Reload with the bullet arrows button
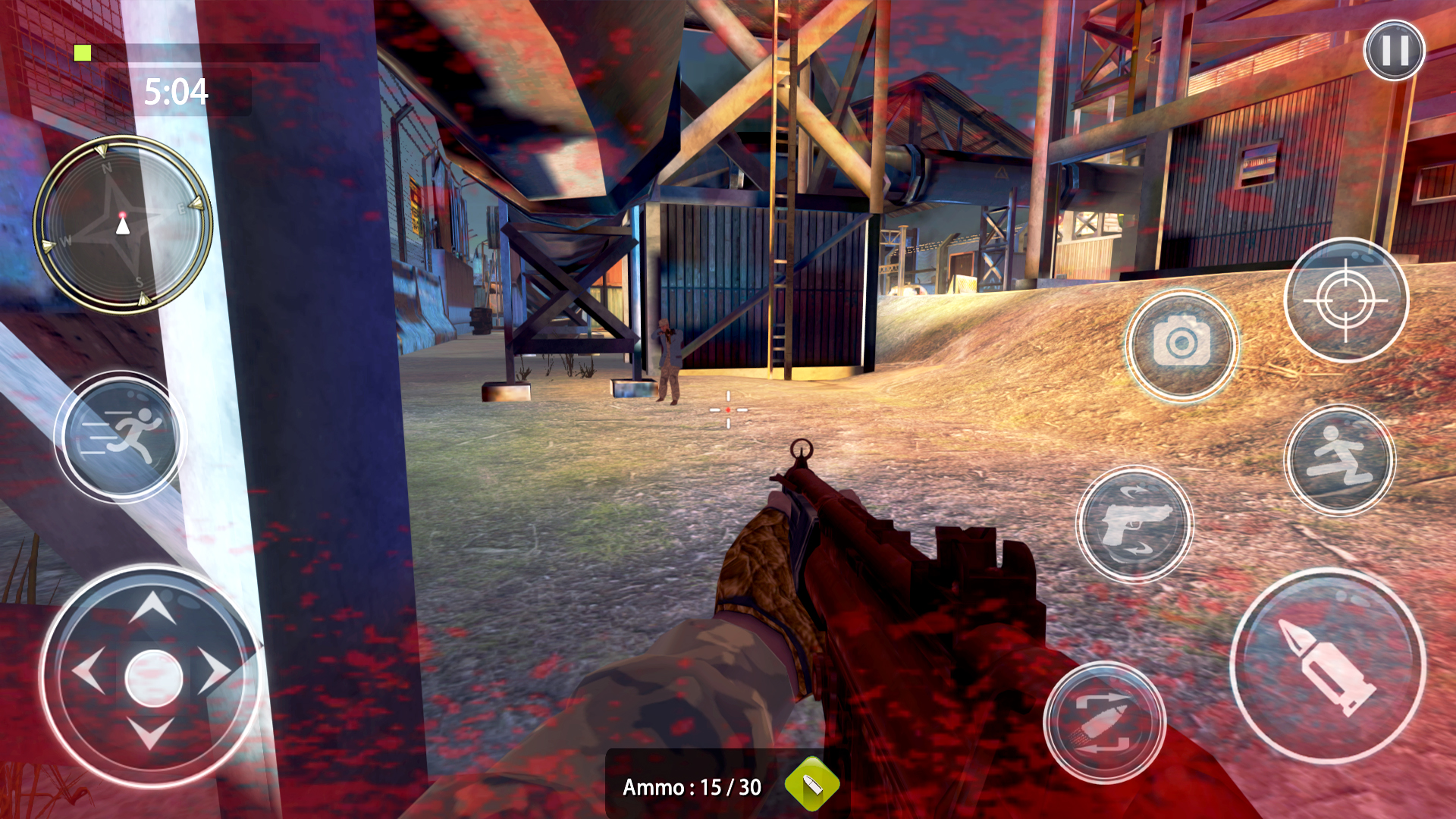The width and height of the screenshot is (1456, 819). [1104, 722]
